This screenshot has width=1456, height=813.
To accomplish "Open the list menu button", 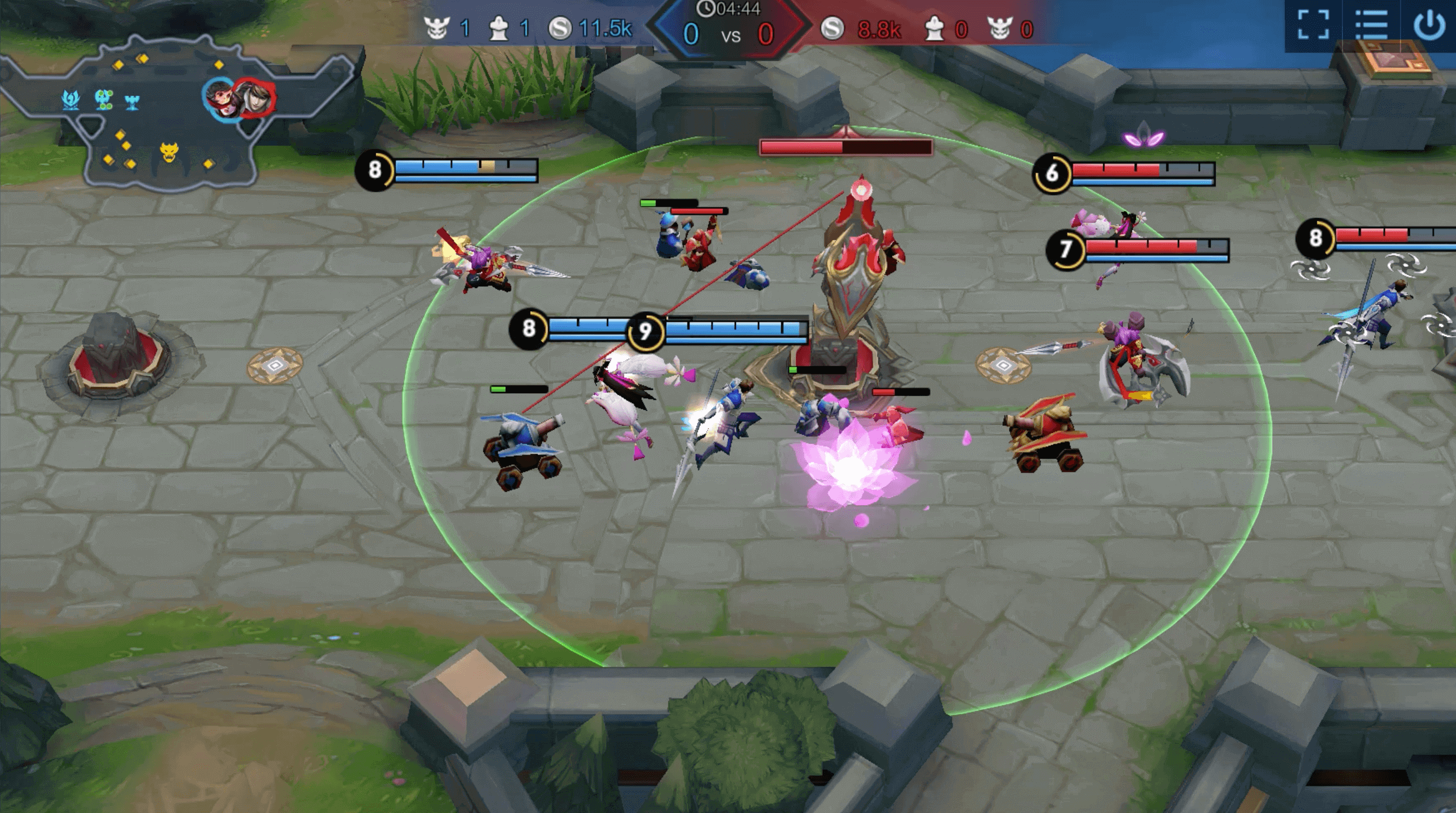I will pyautogui.click(x=1371, y=25).
